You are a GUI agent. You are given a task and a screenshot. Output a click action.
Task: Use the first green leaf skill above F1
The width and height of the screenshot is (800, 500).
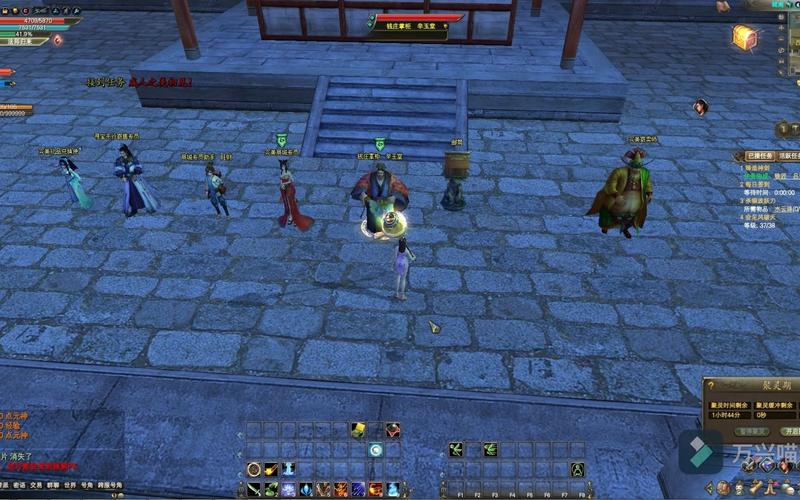click(x=455, y=450)
